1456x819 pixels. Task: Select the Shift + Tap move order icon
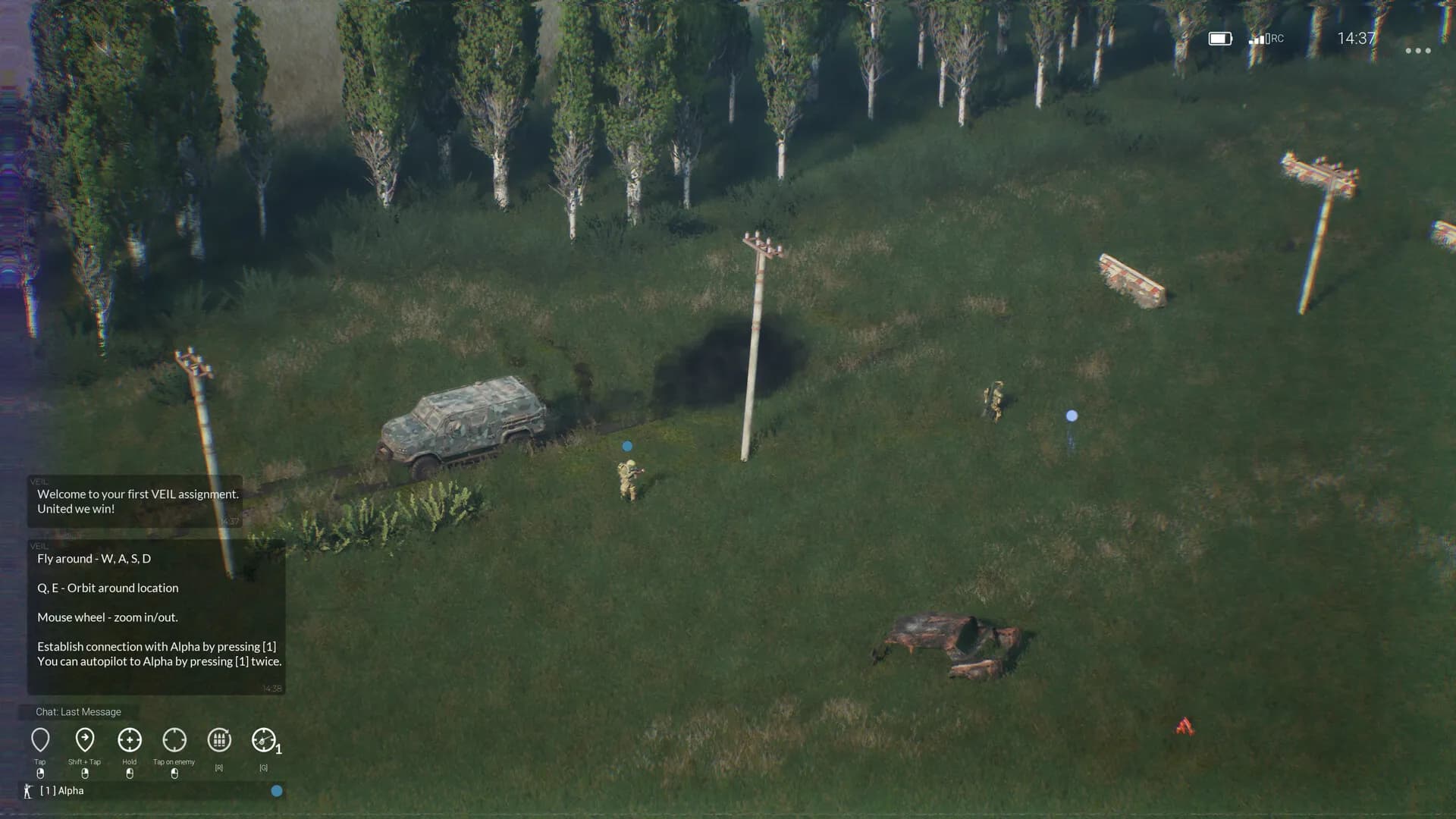(x=85, y=739)
